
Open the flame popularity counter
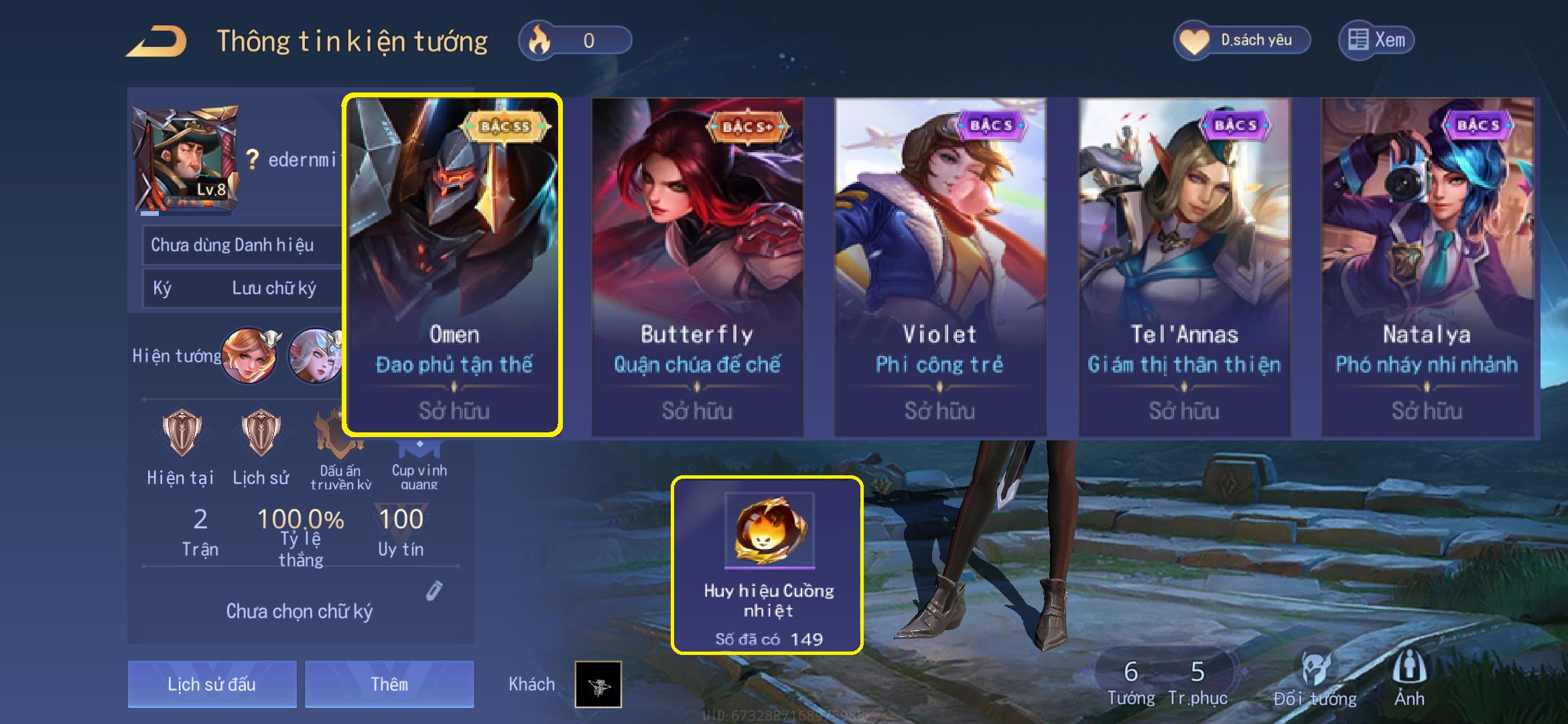(x=575, y=40)
